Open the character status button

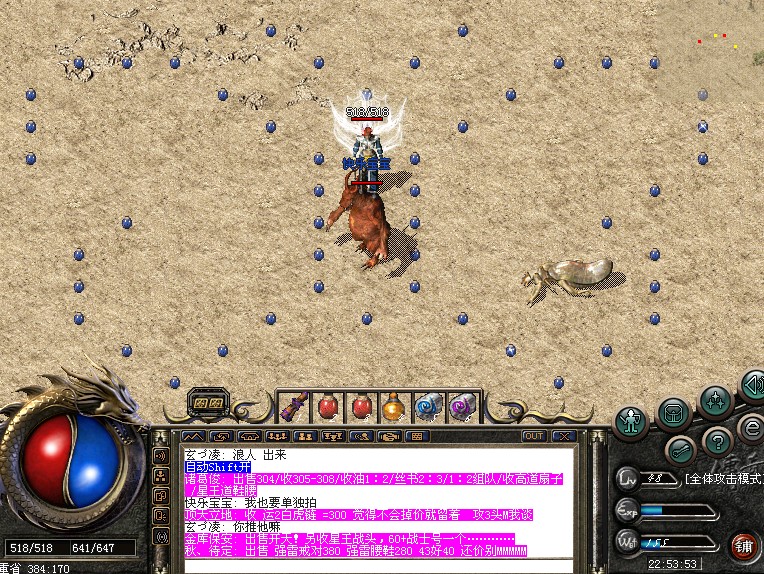[630, 421]
